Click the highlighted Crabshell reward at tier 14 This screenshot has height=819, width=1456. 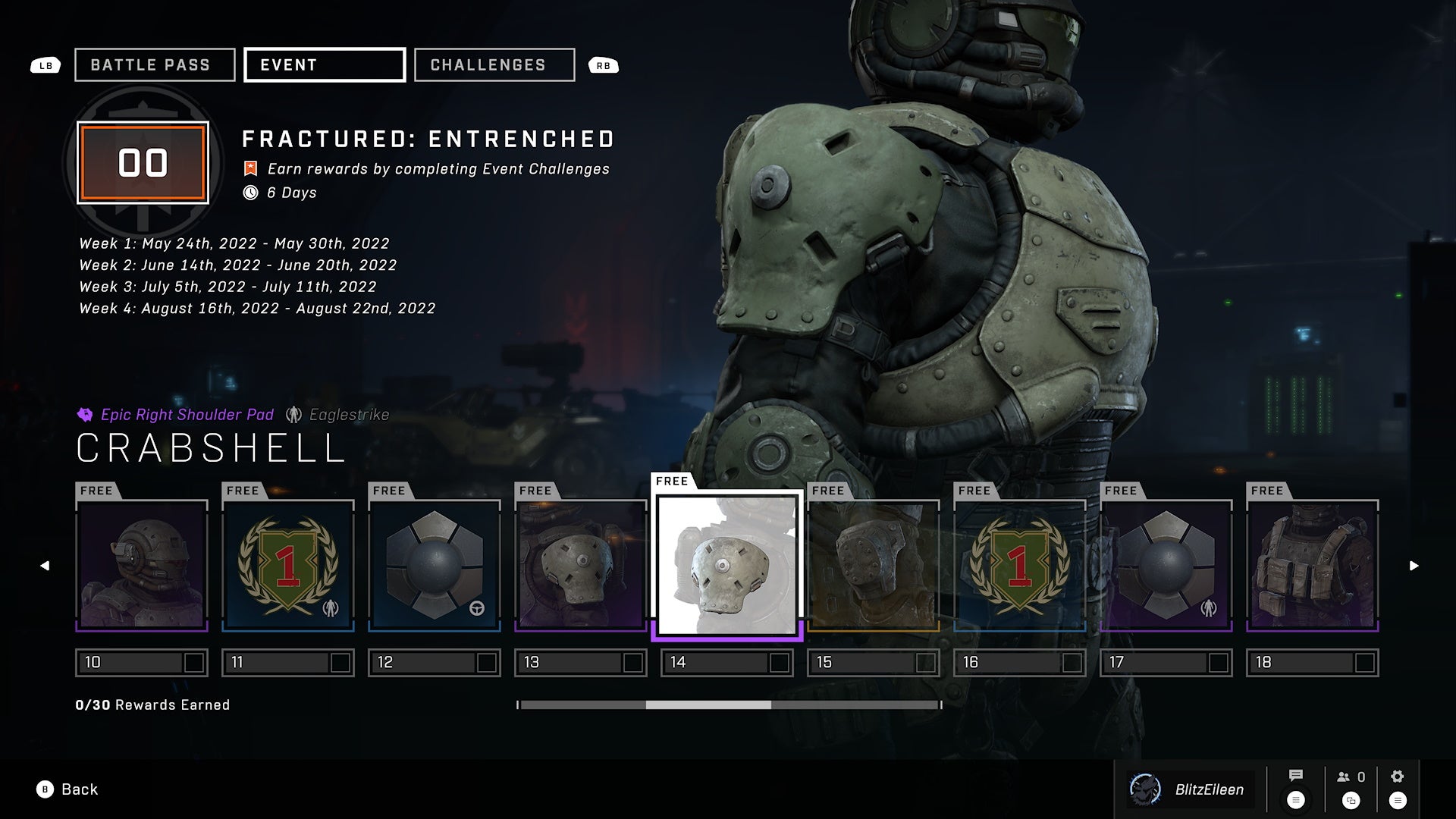[727, 566]
